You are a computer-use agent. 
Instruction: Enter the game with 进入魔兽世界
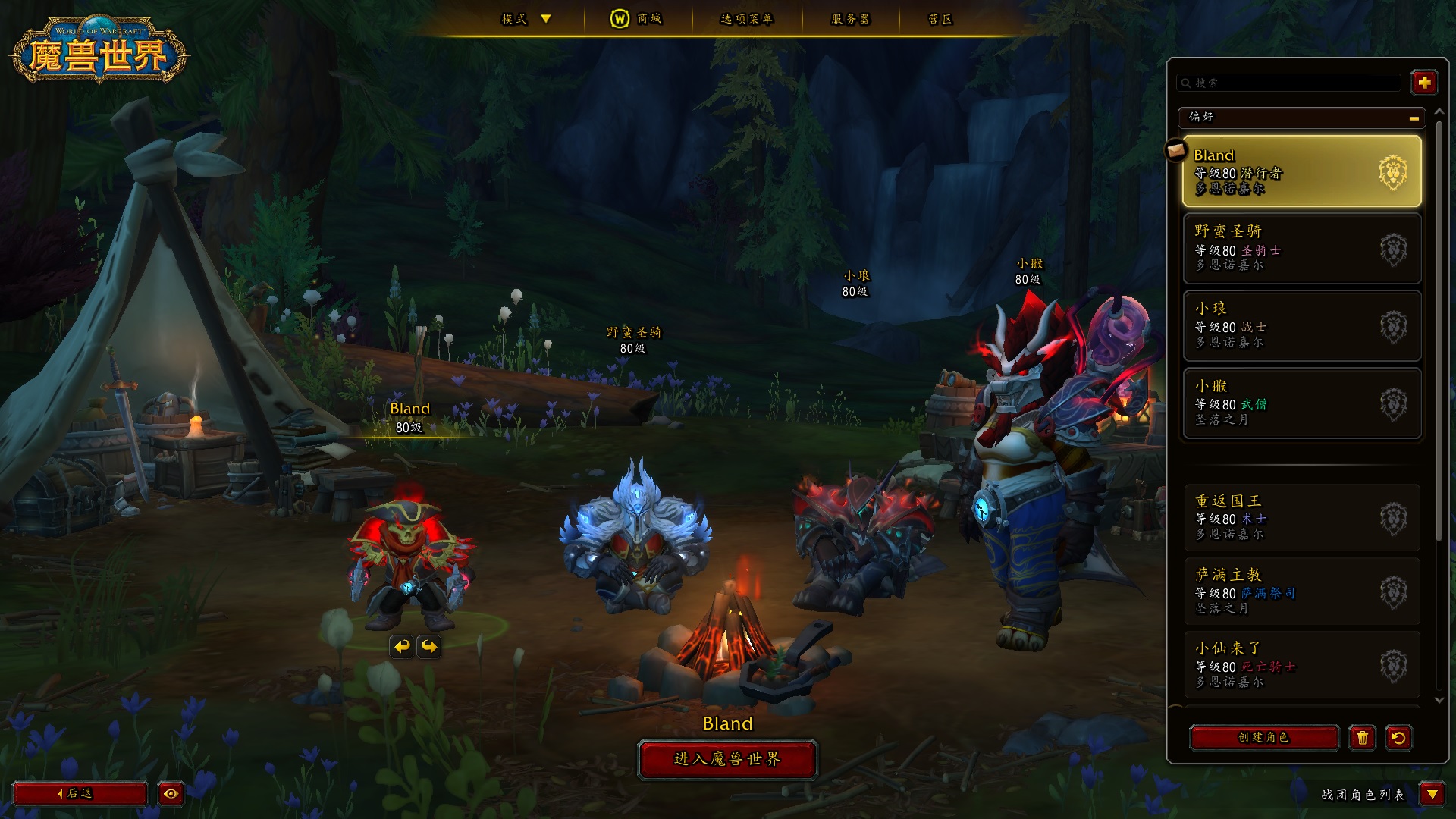[x=727, y=759]
